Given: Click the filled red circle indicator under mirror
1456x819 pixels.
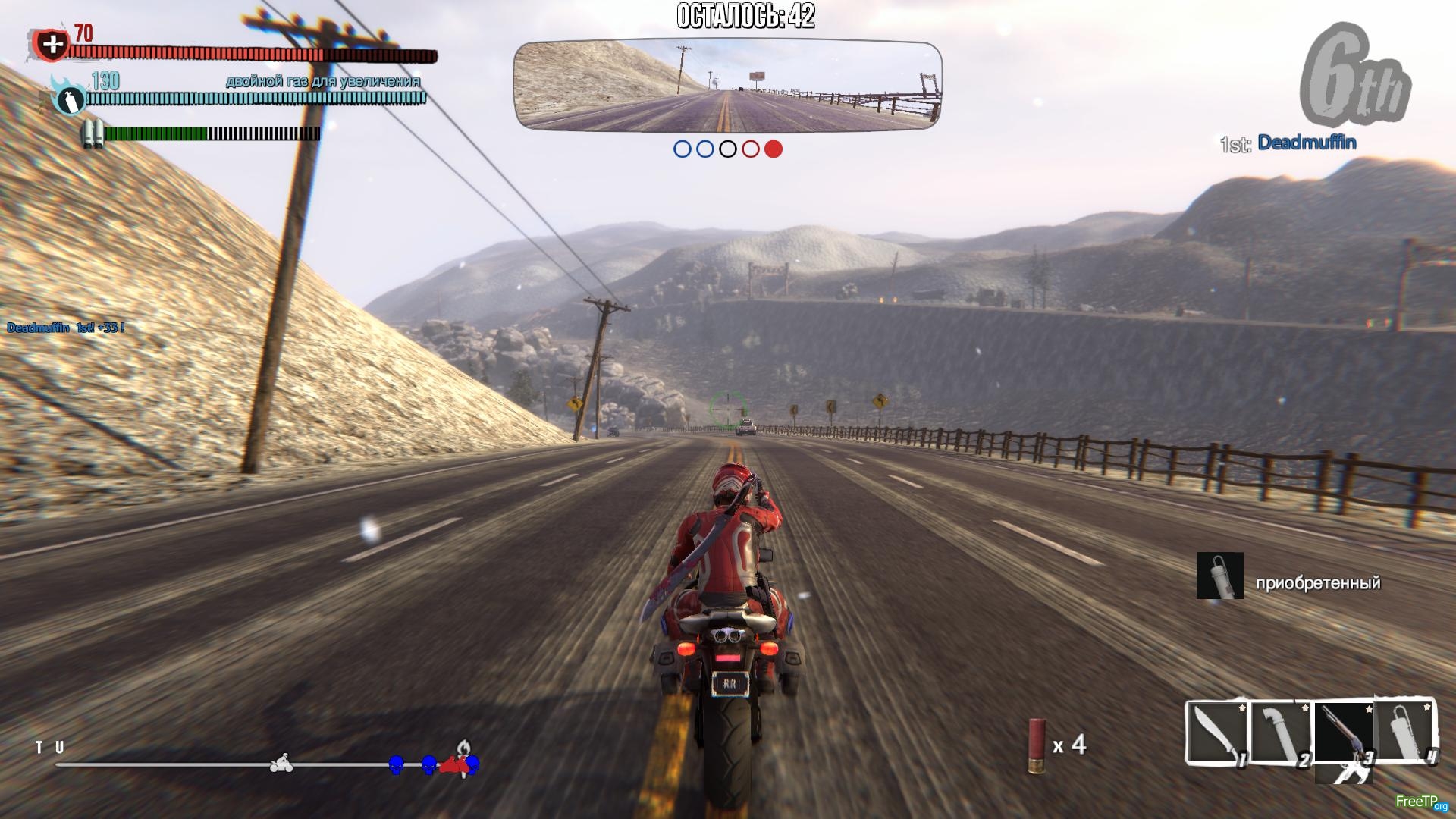Looking at the screenshot, I should 773,149.
